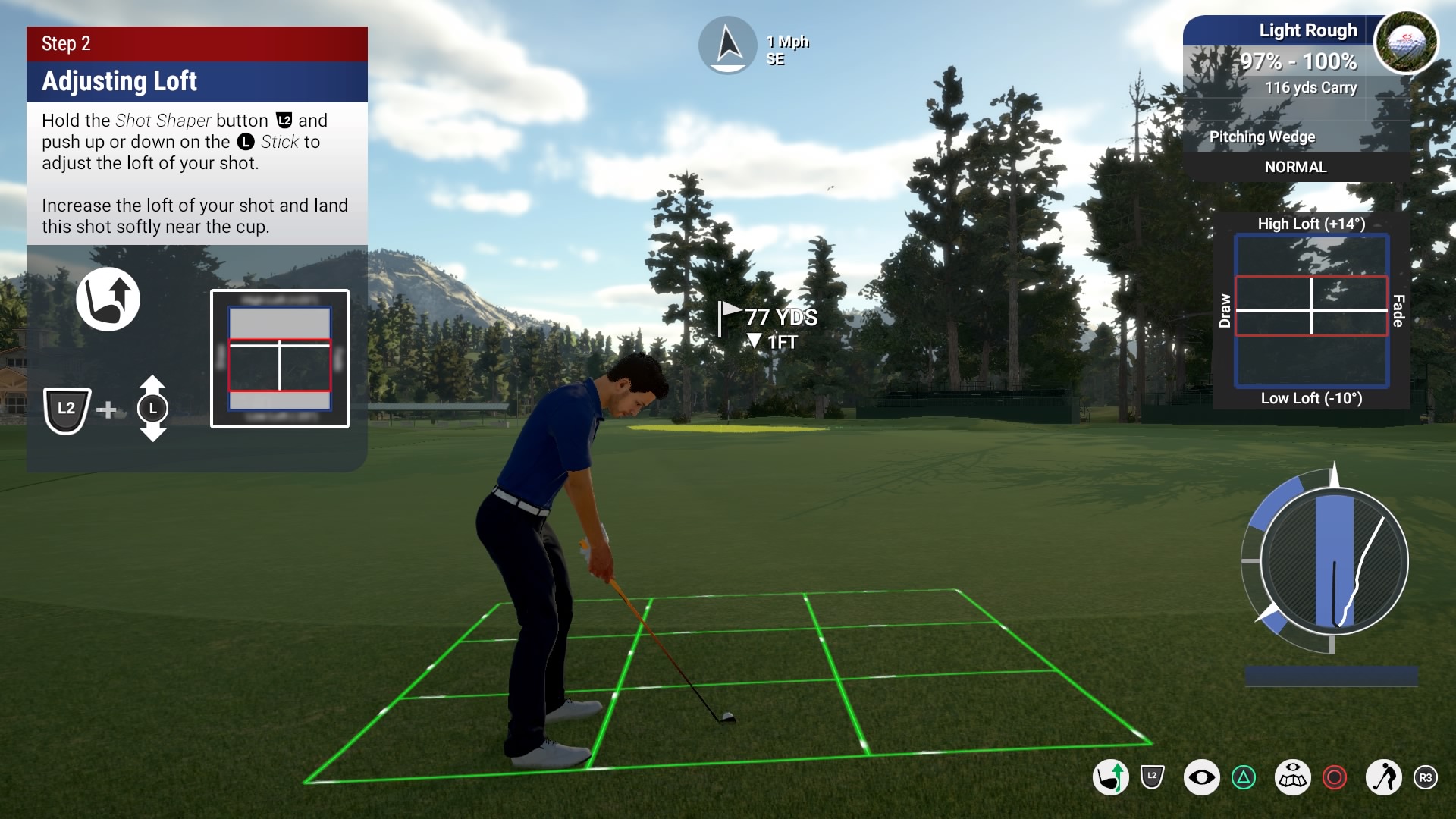Click the wind direction compass
Viewport: 1456px width, 819px height.
point(728,45)
